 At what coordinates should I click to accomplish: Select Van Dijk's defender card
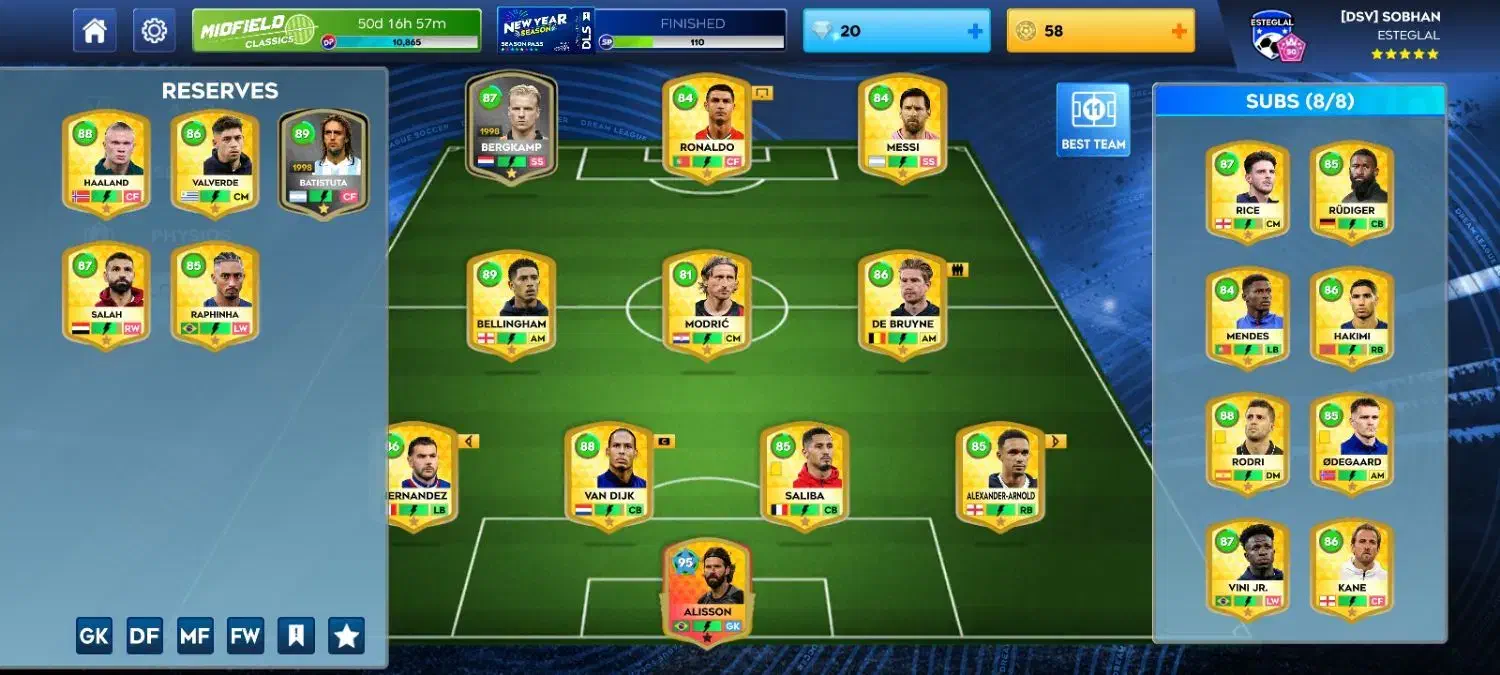(x=609, y=476)
